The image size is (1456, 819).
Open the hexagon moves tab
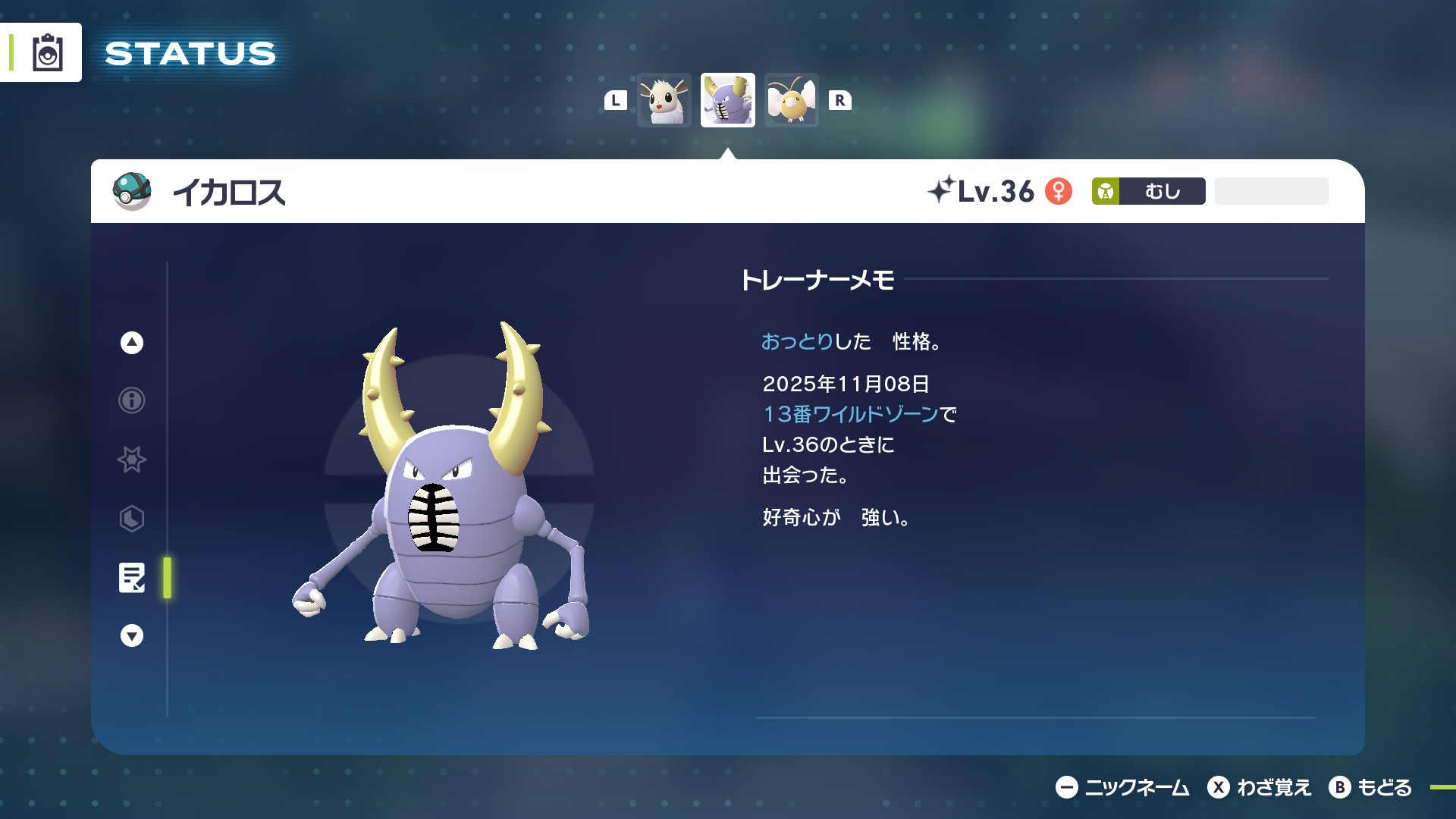tap(132, 519)
